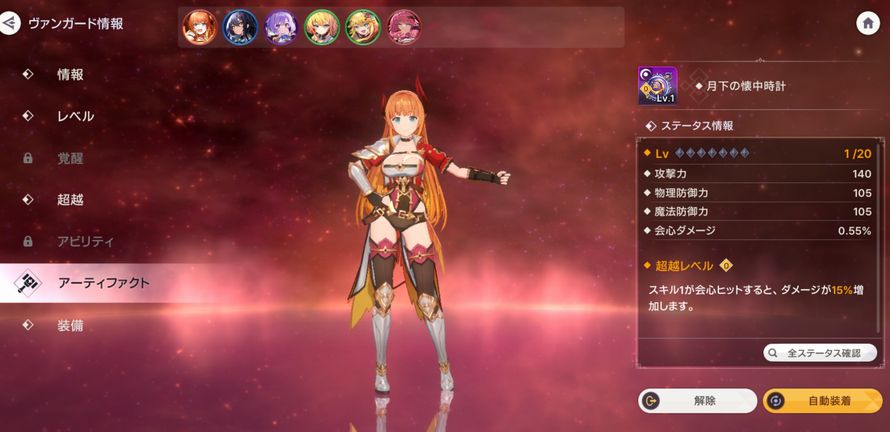Image resolution: width=890 pixels, height=432 pixels.
Task: Choose the orange-haired character portrait
Action: 200,26
